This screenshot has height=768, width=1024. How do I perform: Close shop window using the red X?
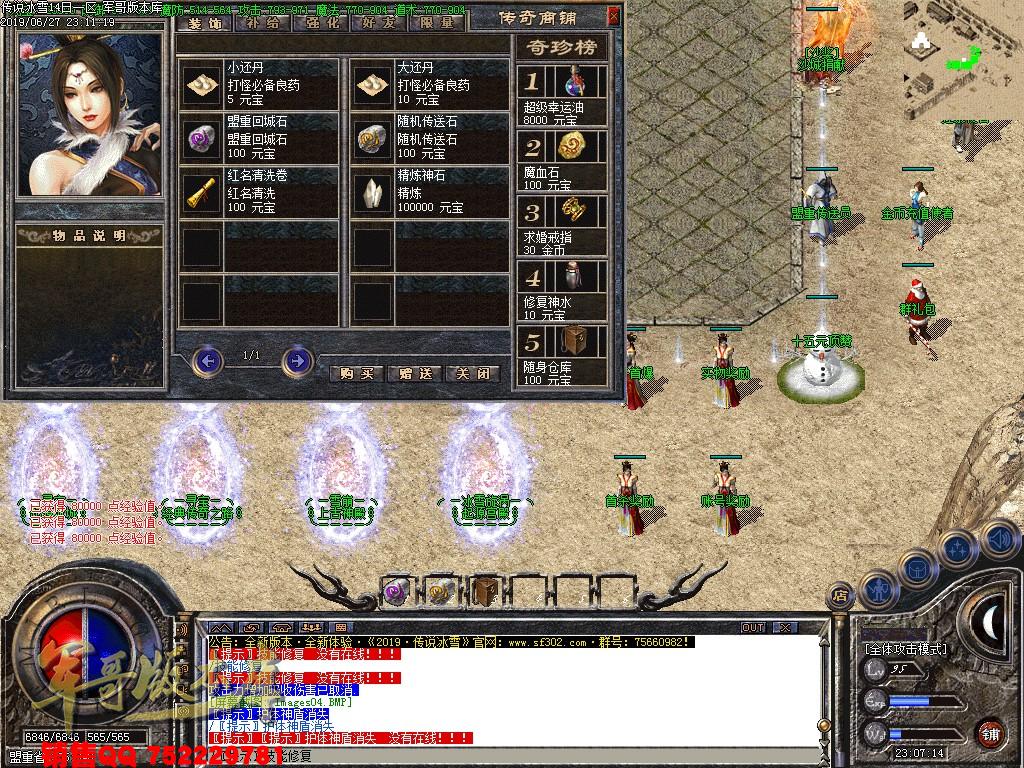click(x=613, y=15)
